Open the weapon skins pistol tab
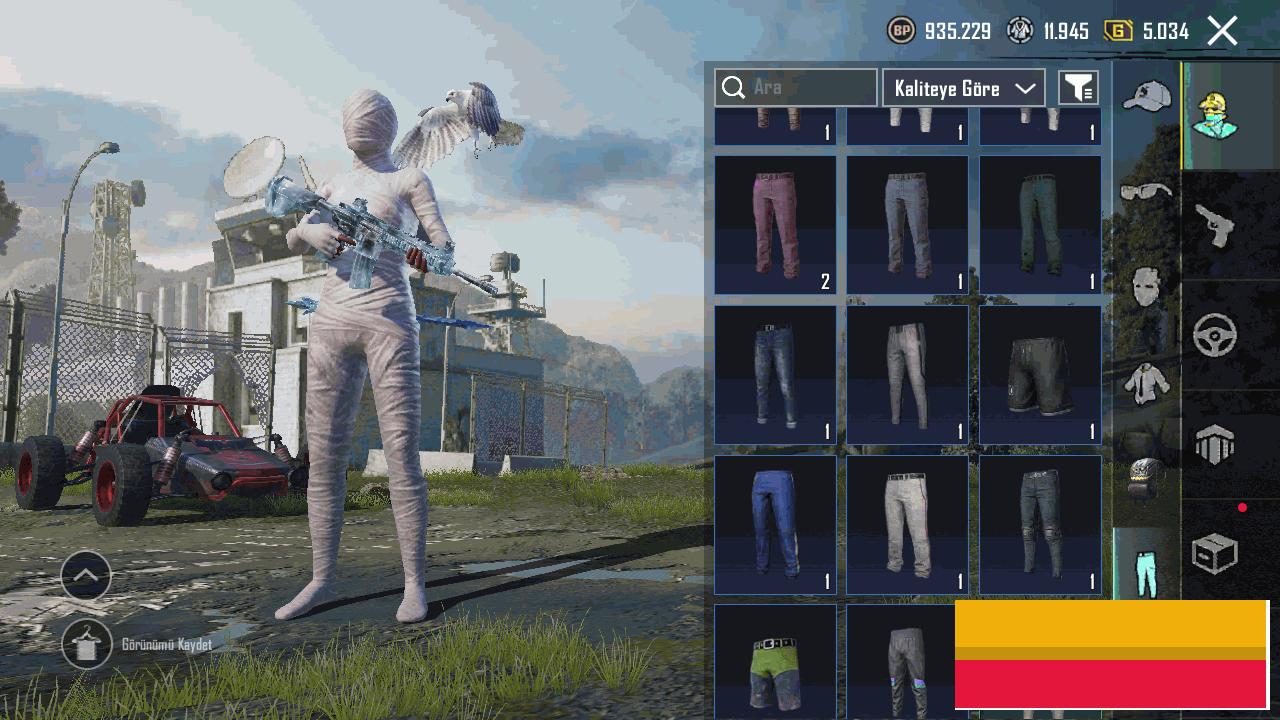The image size is (1280, 720). pyautogui.click(x=1215, y=225)
